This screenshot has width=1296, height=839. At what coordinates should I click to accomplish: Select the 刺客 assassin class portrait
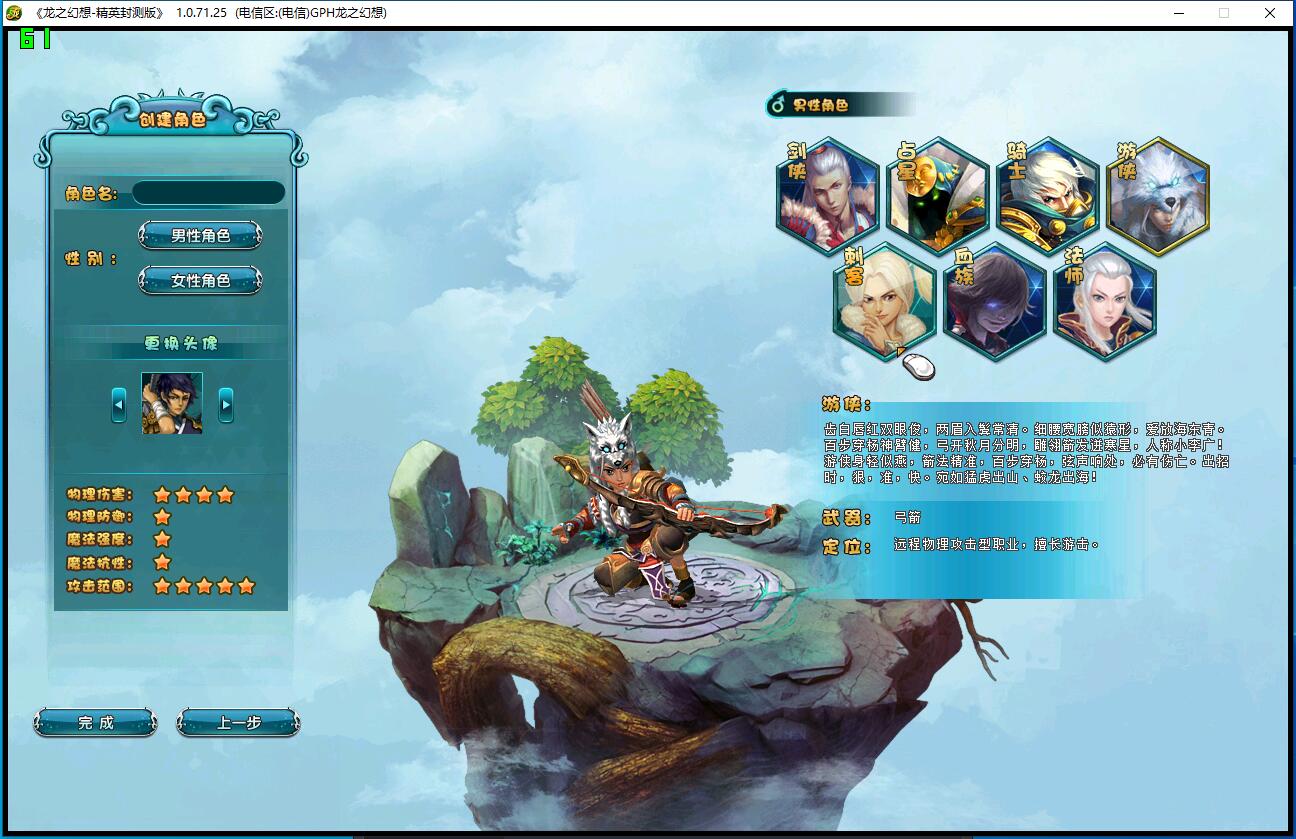(x=884, y=302)
